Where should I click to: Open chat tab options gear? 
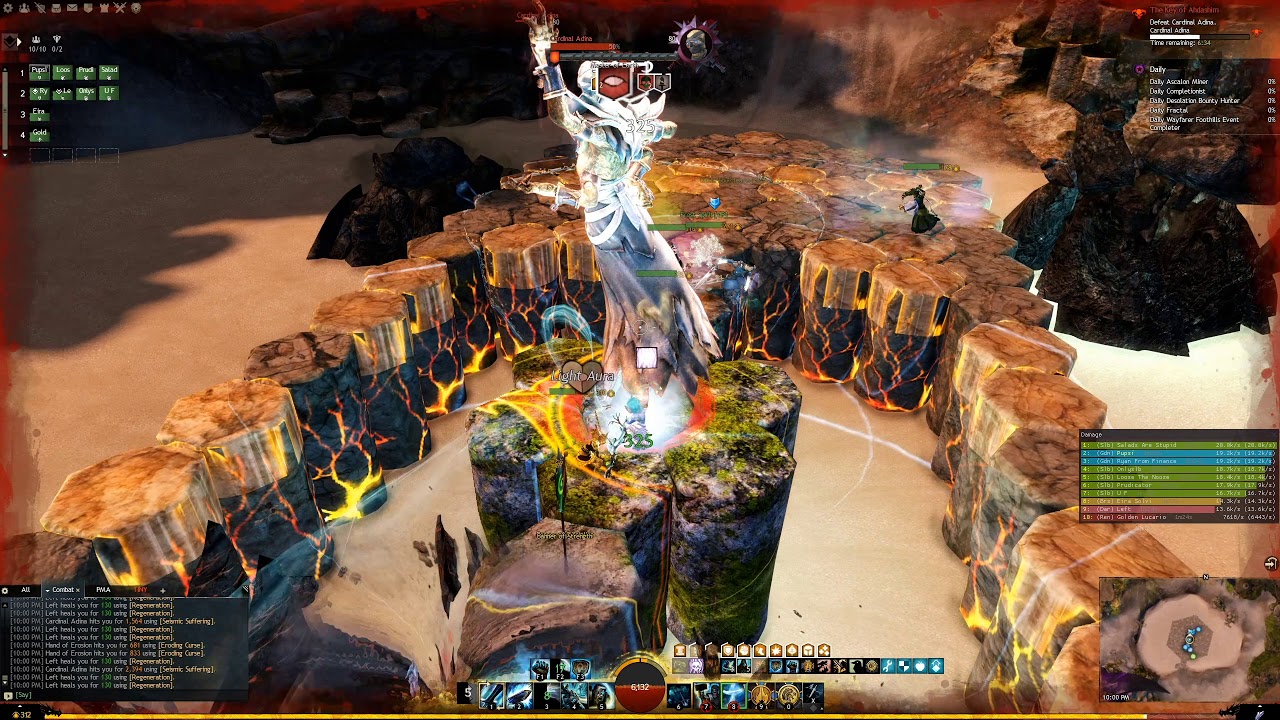(5, 590)
